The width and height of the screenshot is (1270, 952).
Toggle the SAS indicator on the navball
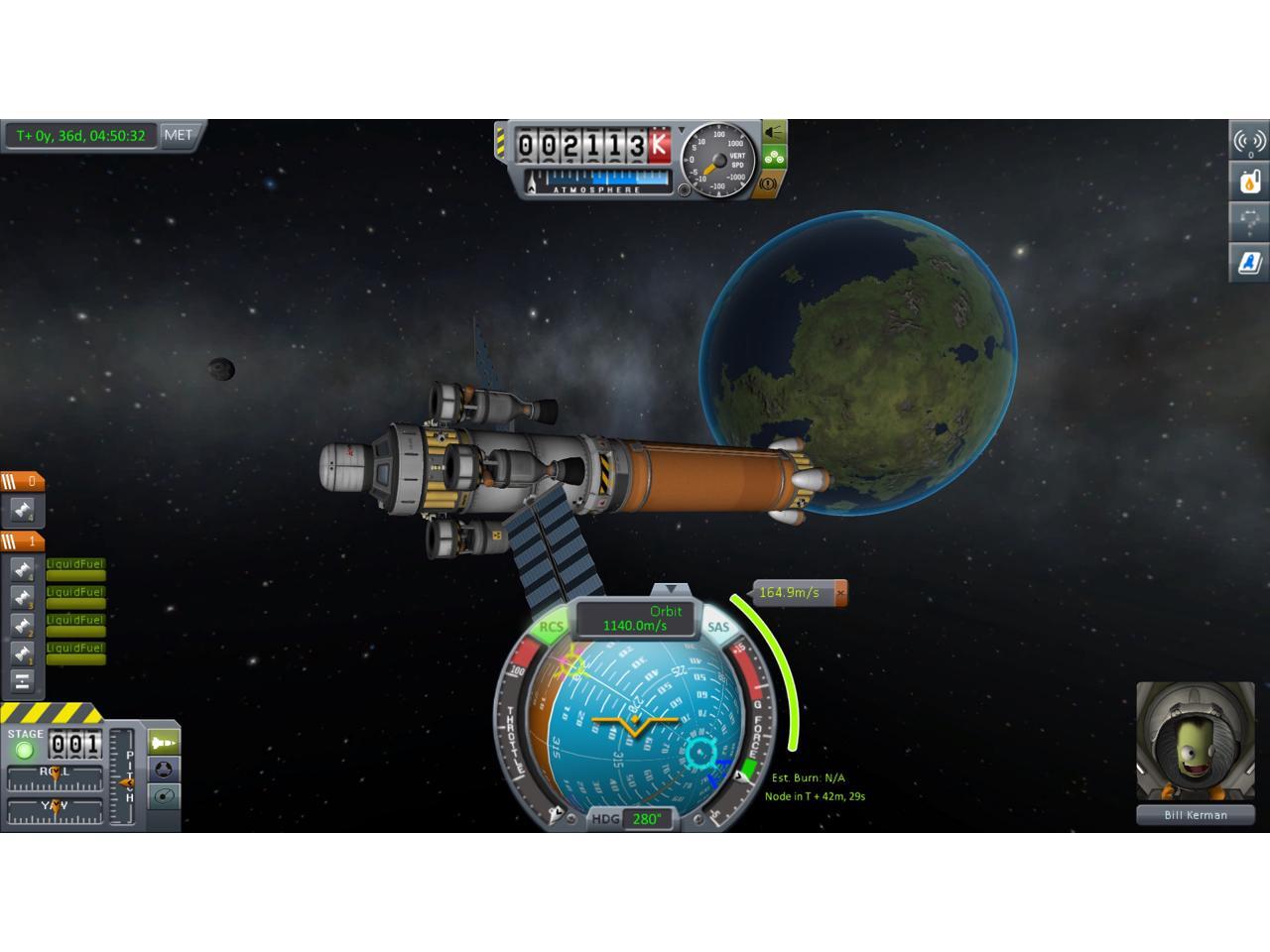click(717, 627)
